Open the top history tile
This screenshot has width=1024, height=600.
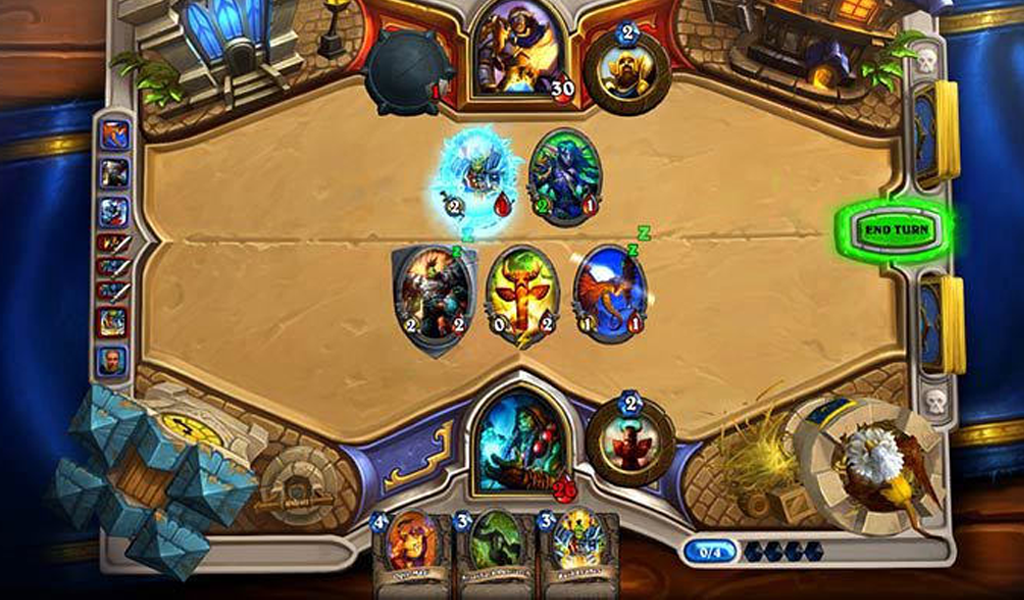pos(114,133)
